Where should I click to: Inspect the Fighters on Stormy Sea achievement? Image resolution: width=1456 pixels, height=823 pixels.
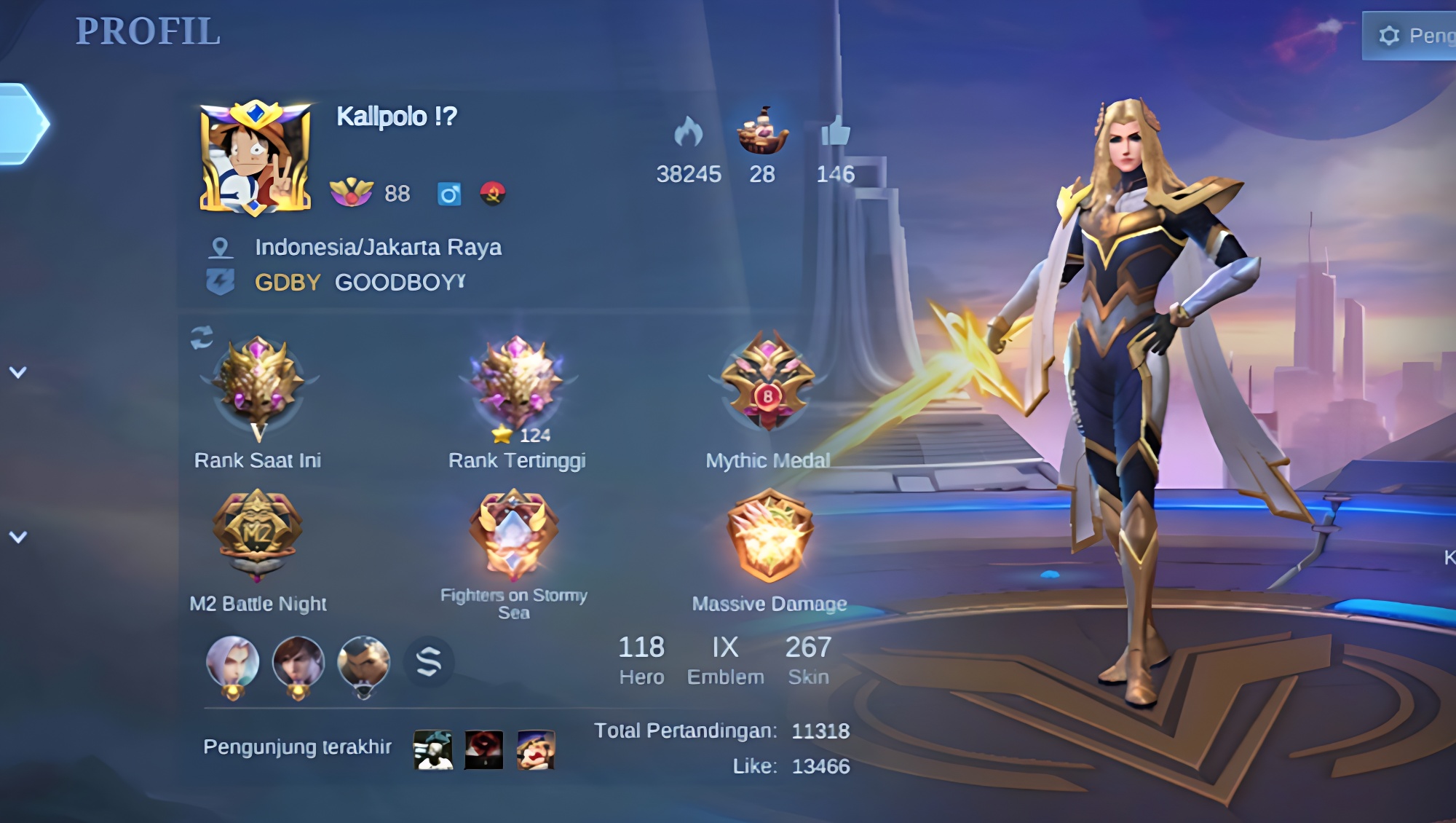click(514, 534)
